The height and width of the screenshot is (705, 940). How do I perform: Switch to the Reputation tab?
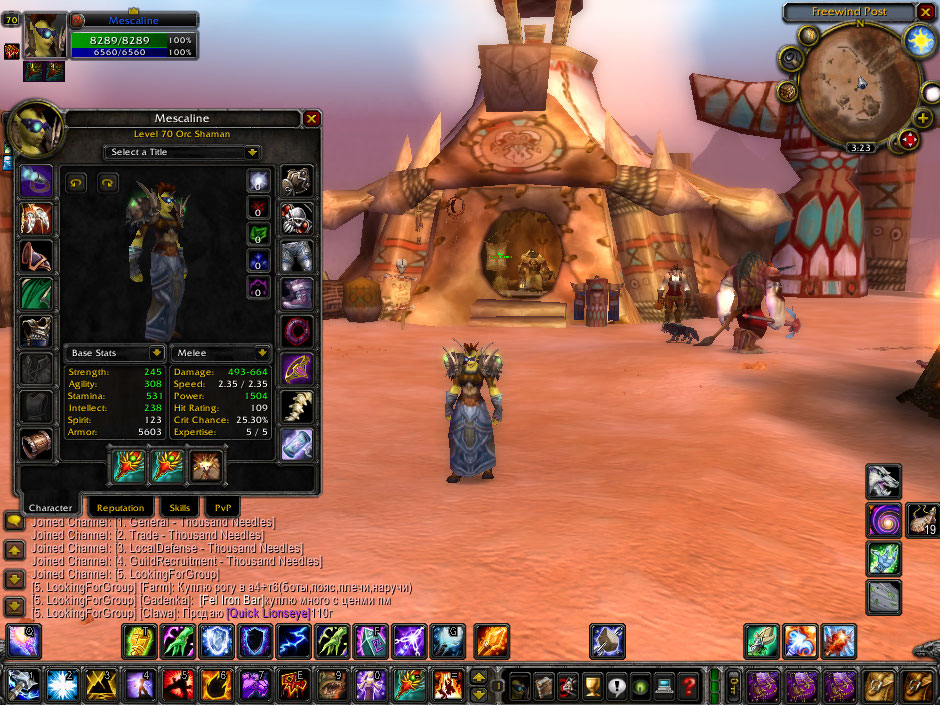point(121,508)
